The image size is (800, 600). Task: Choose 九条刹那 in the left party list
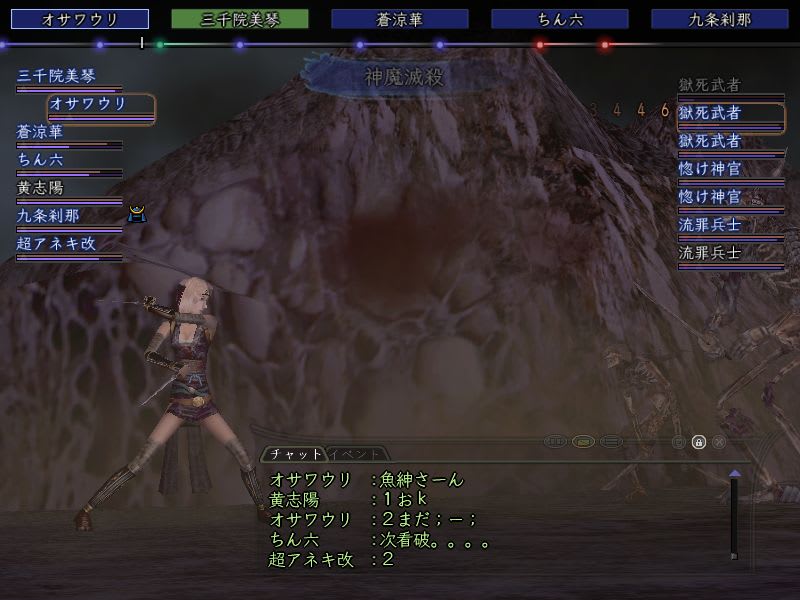point(48,215)
